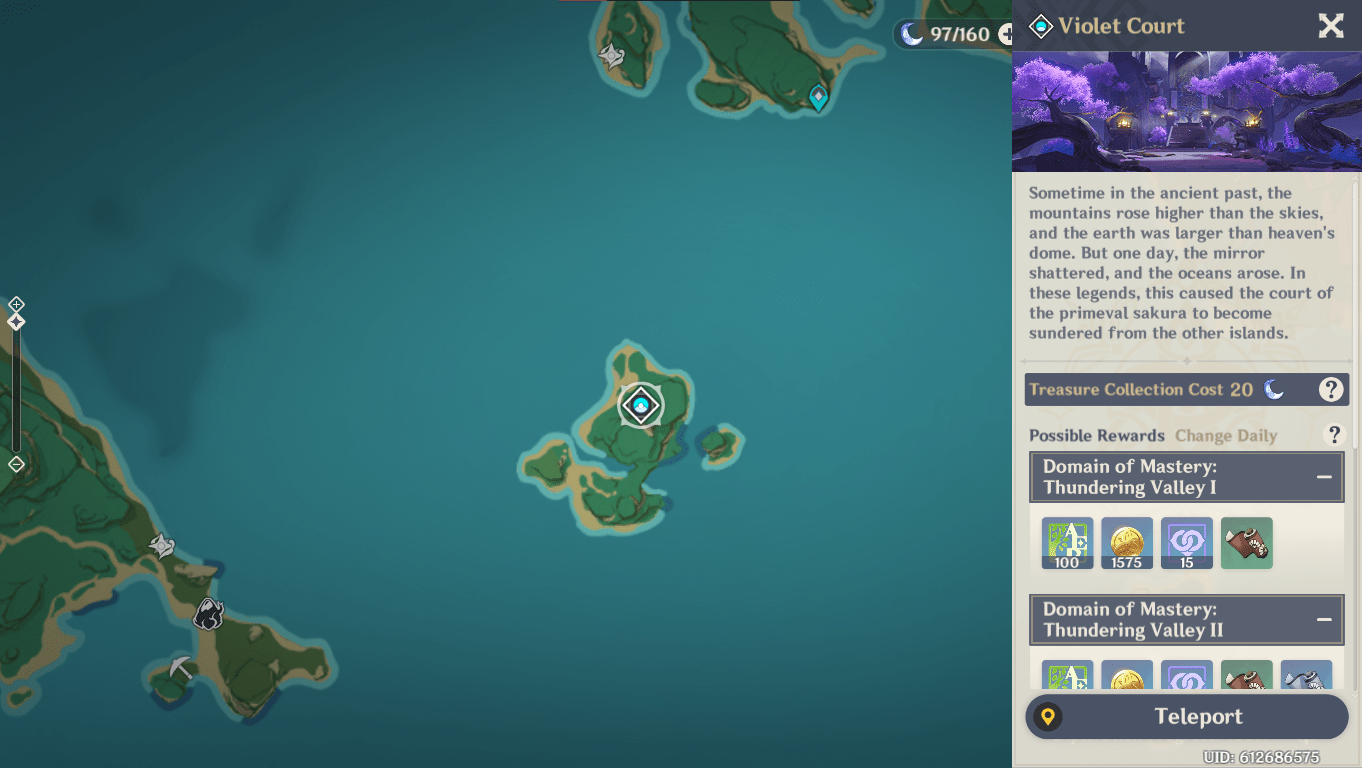Viewport: 1362px width, 768px height.
Task: Click the teal teleport waypoint on the northeastern island
Action: (x=817, y=97)
